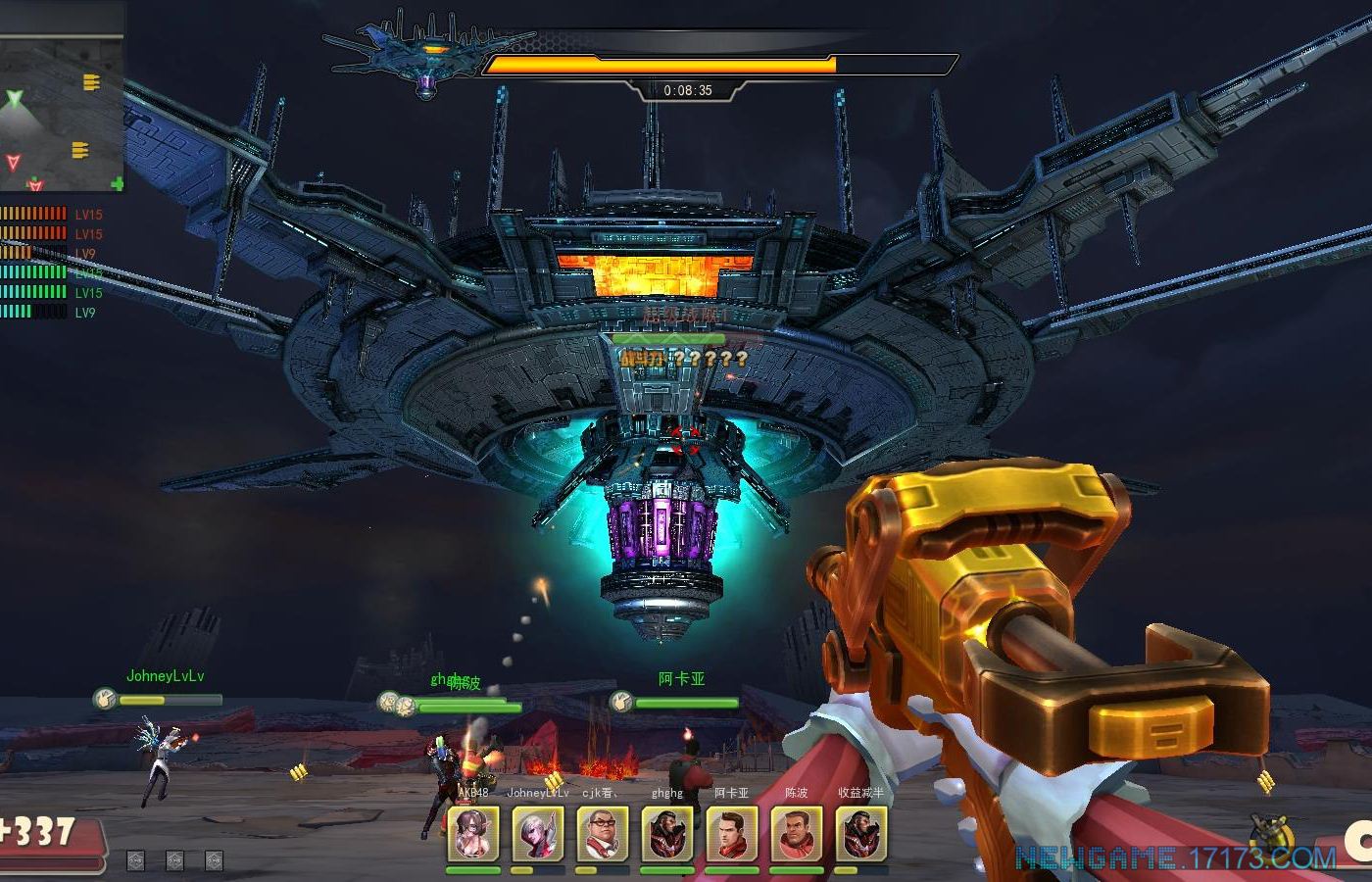
Task: Select ghghg's player portrait
Action: coord(667,834)
